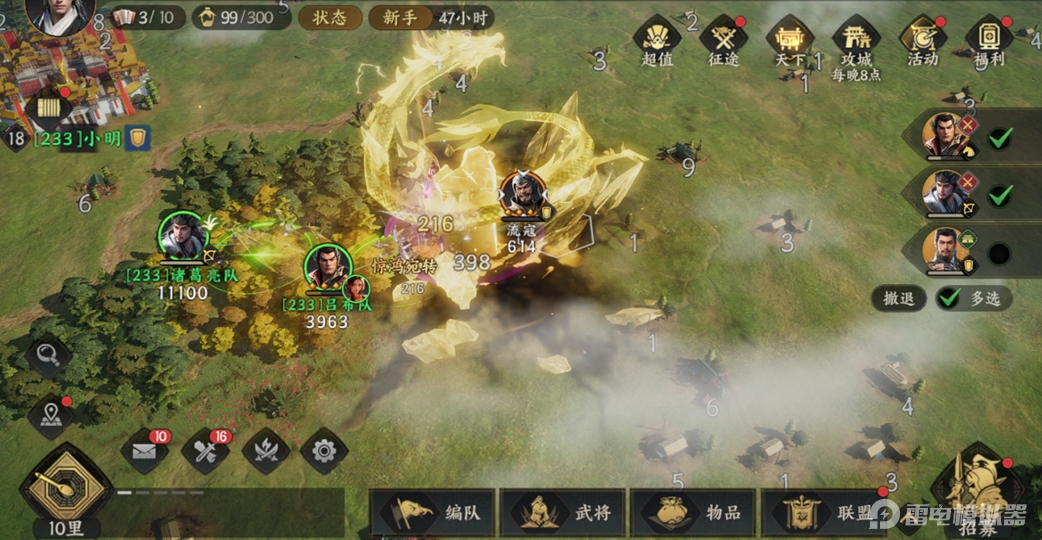Open the magnifying glass search icon
1042x540 pixels.
pos(48,353)
